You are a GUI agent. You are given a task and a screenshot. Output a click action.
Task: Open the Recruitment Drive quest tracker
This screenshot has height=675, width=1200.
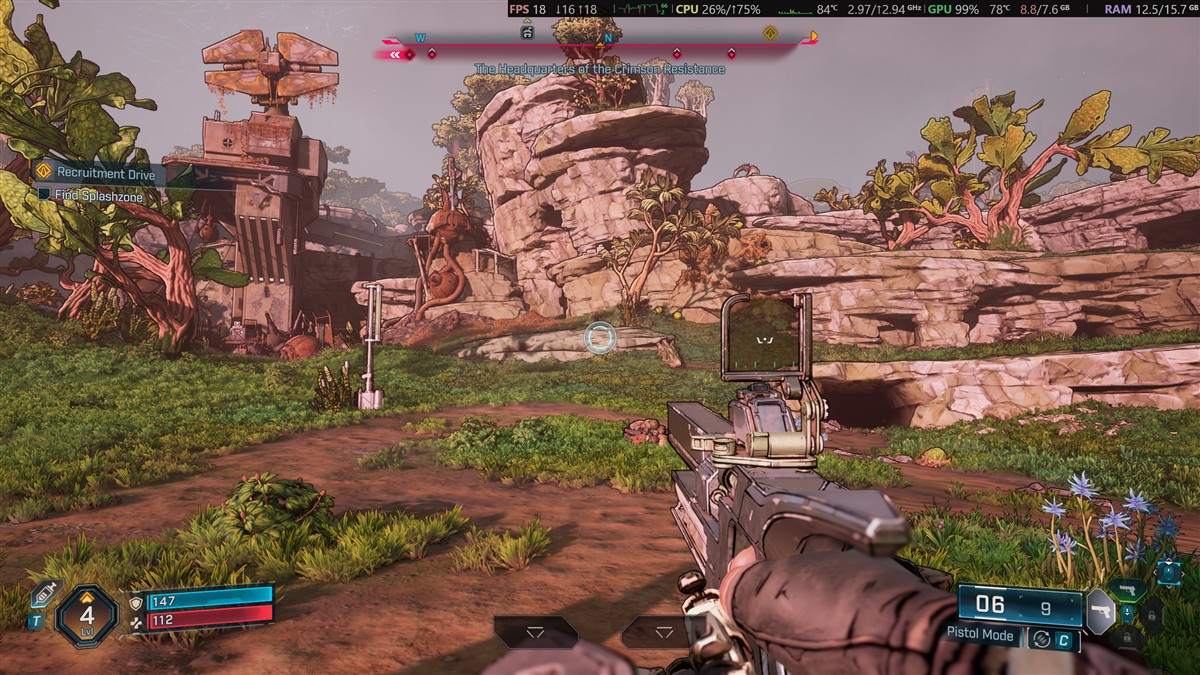point(97,172)
